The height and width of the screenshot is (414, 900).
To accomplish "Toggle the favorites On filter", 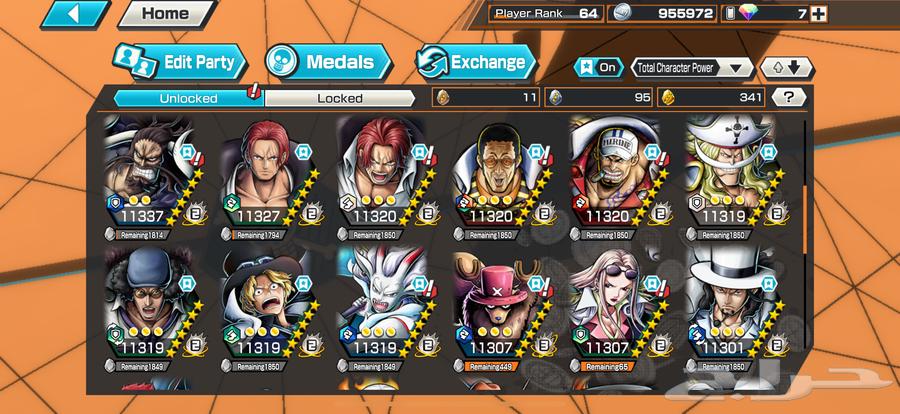I will point(597,68).
